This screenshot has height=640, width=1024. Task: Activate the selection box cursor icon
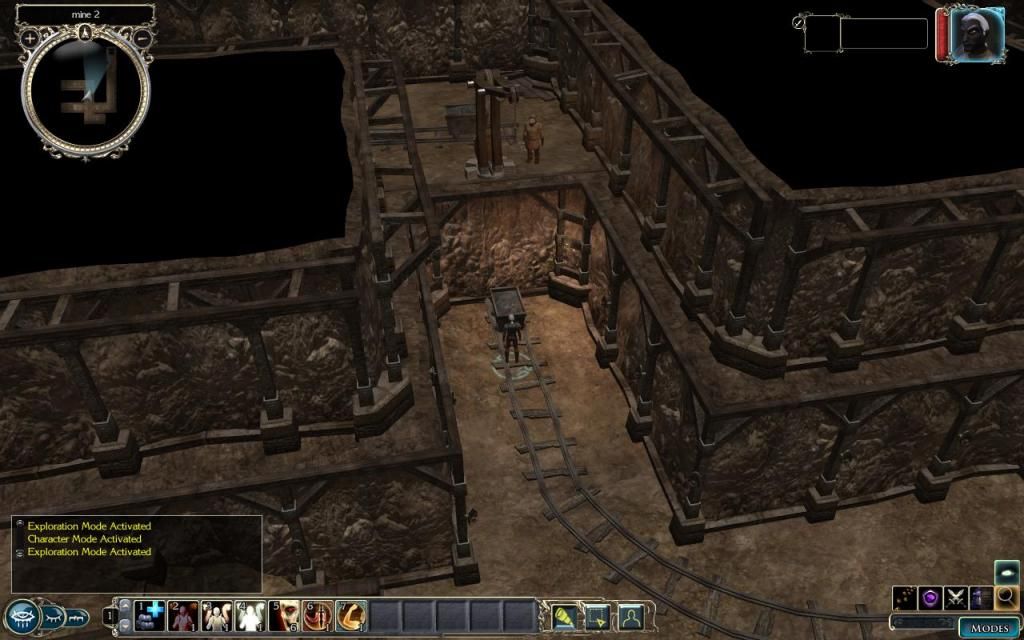(x=596, y=617)
